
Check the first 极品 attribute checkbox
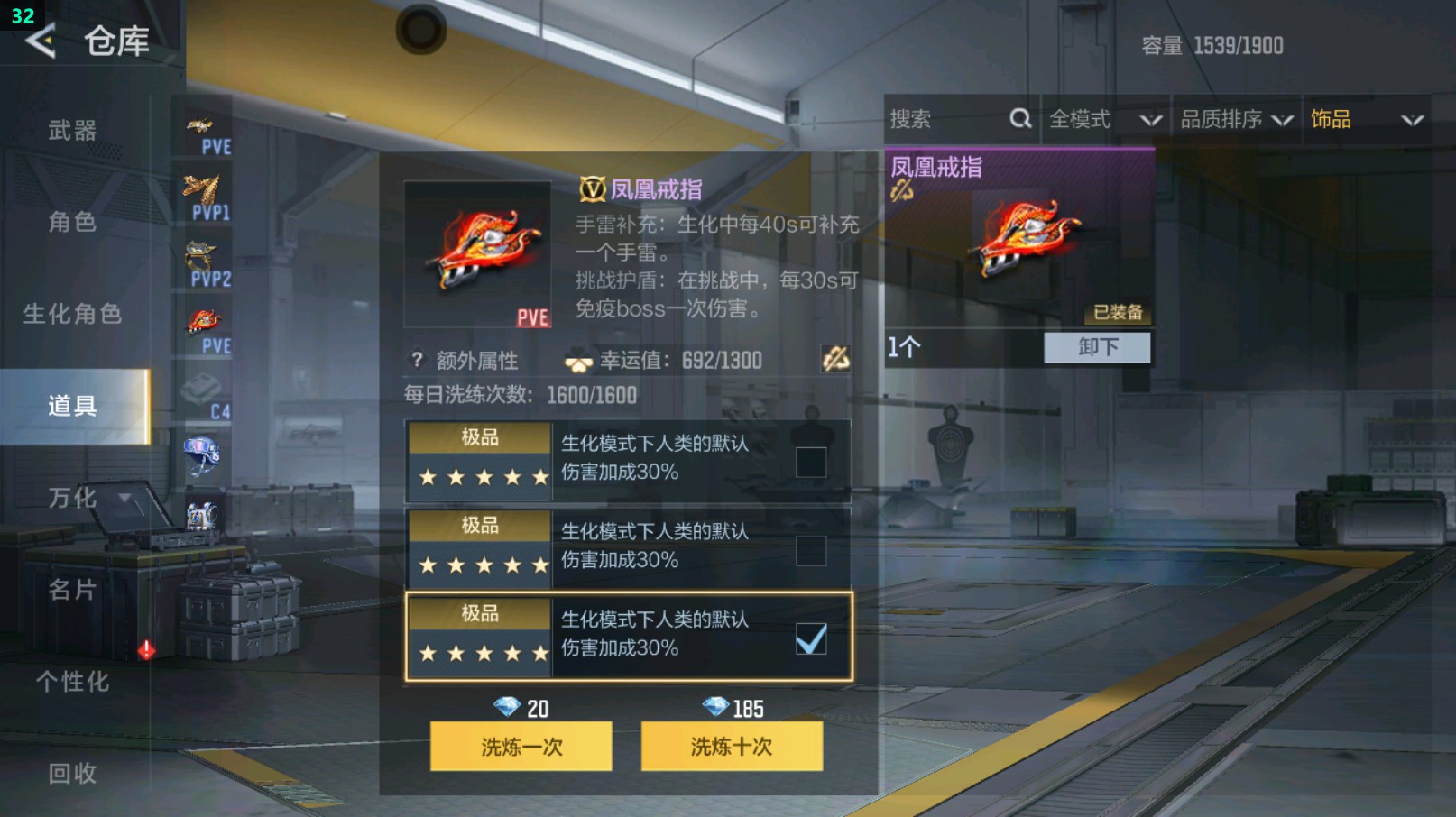tap(811, 459)
